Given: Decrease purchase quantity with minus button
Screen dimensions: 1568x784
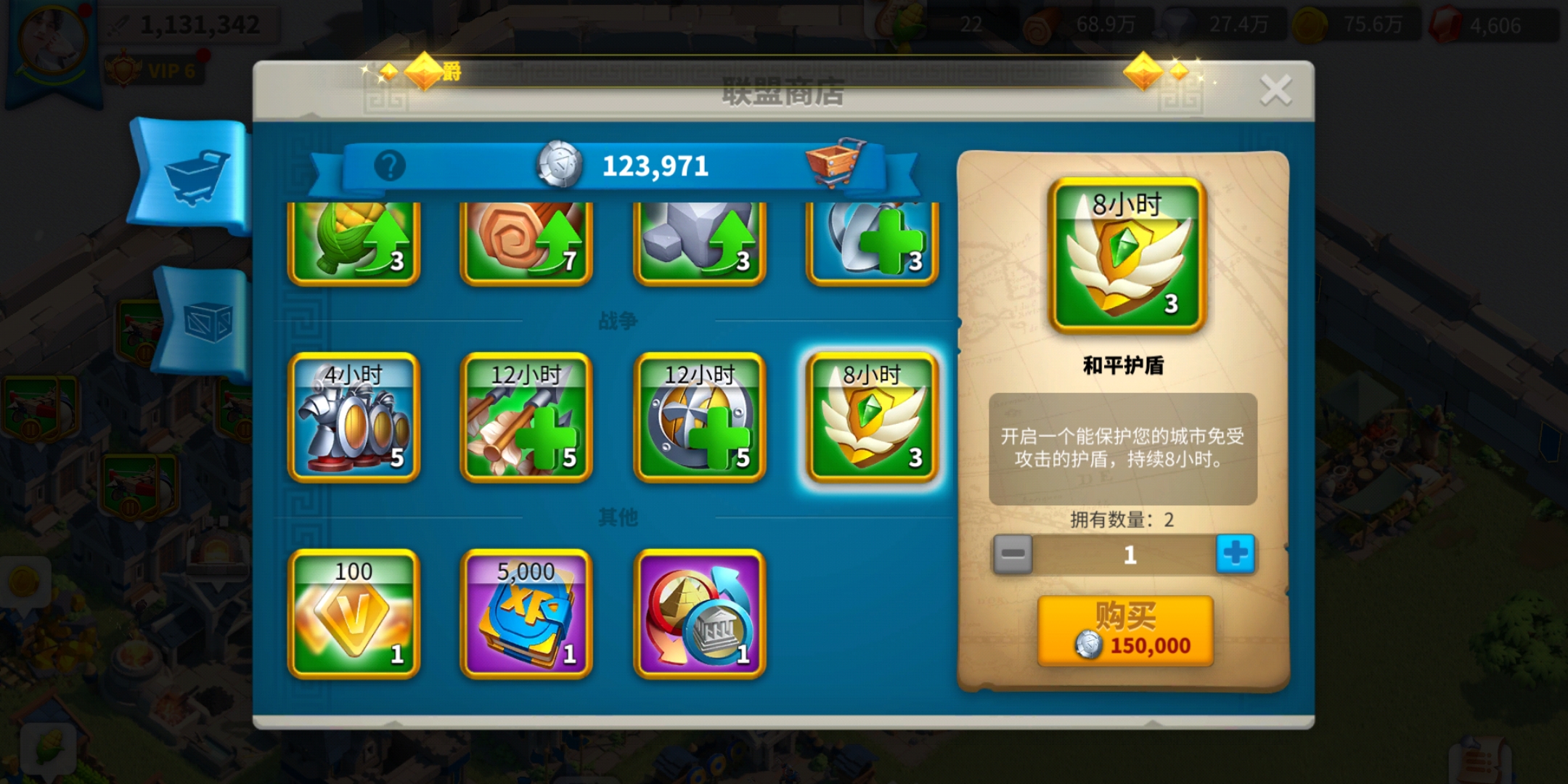Looking at the screenshot, I should 1013,555.
